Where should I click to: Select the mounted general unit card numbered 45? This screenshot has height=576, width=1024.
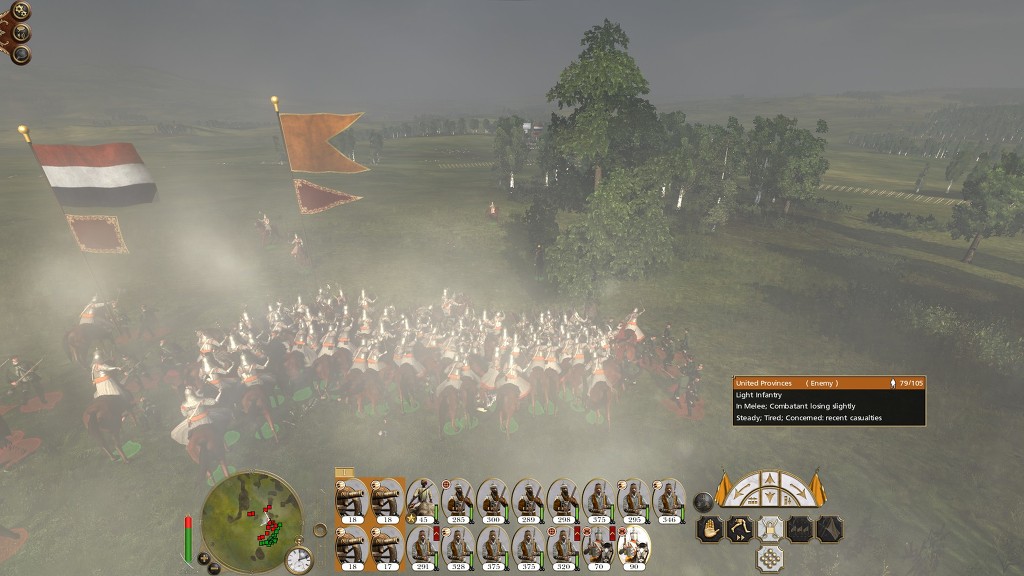(422, 500)
